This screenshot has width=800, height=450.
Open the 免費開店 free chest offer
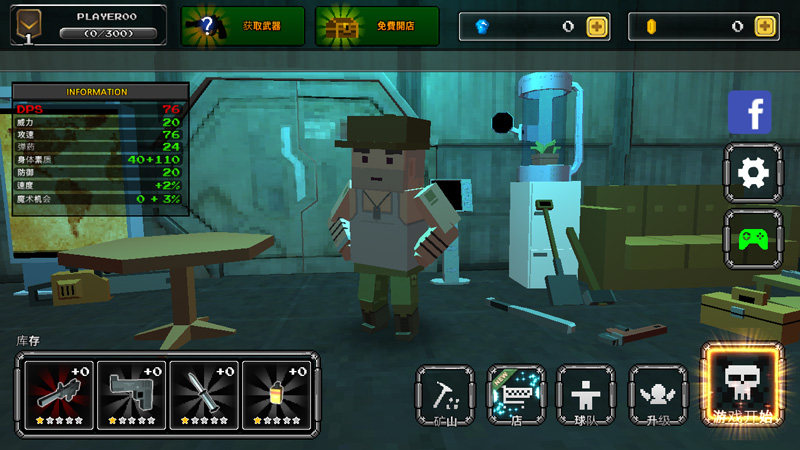click(378, 26)
